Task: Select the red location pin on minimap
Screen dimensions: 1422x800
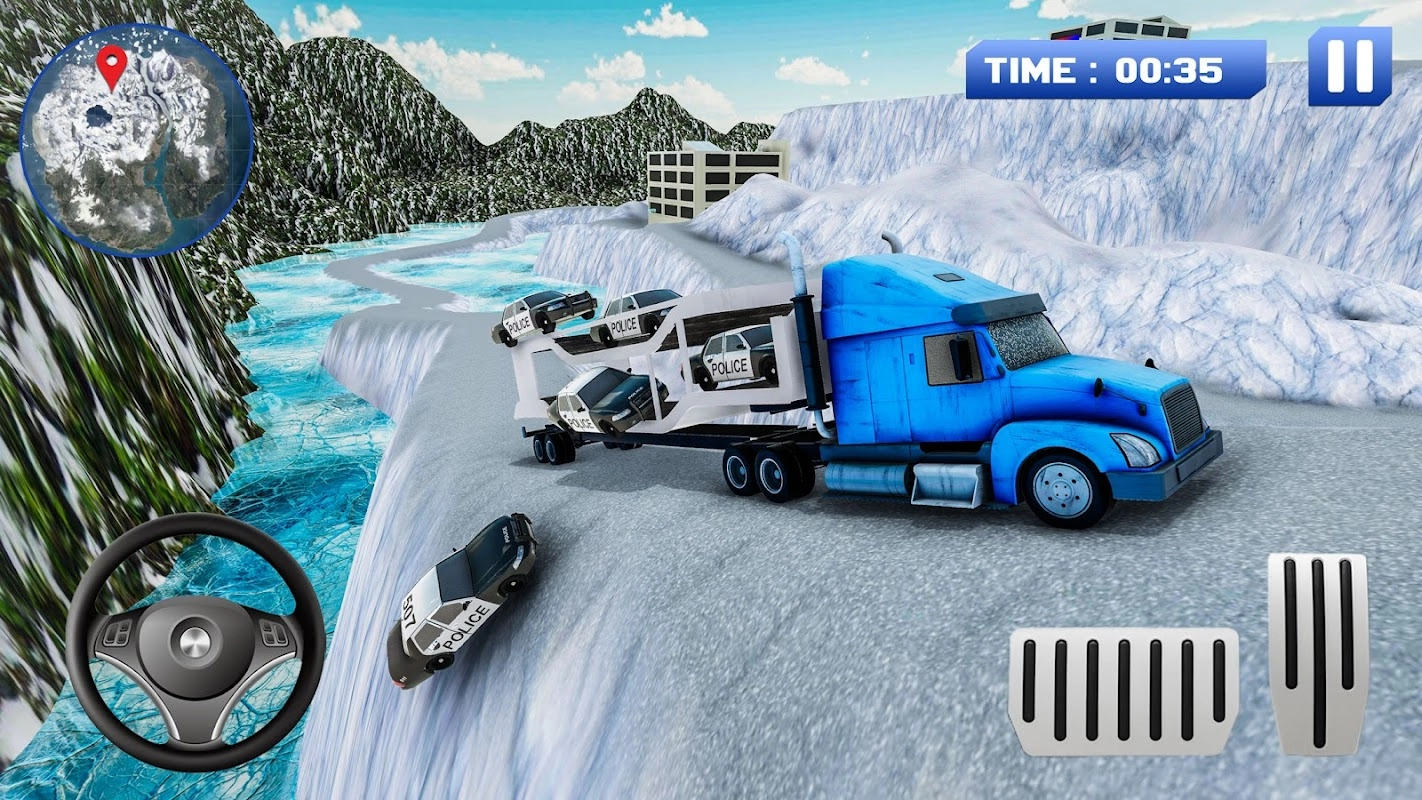Action: pyautogui.click(x=112, y=63)
